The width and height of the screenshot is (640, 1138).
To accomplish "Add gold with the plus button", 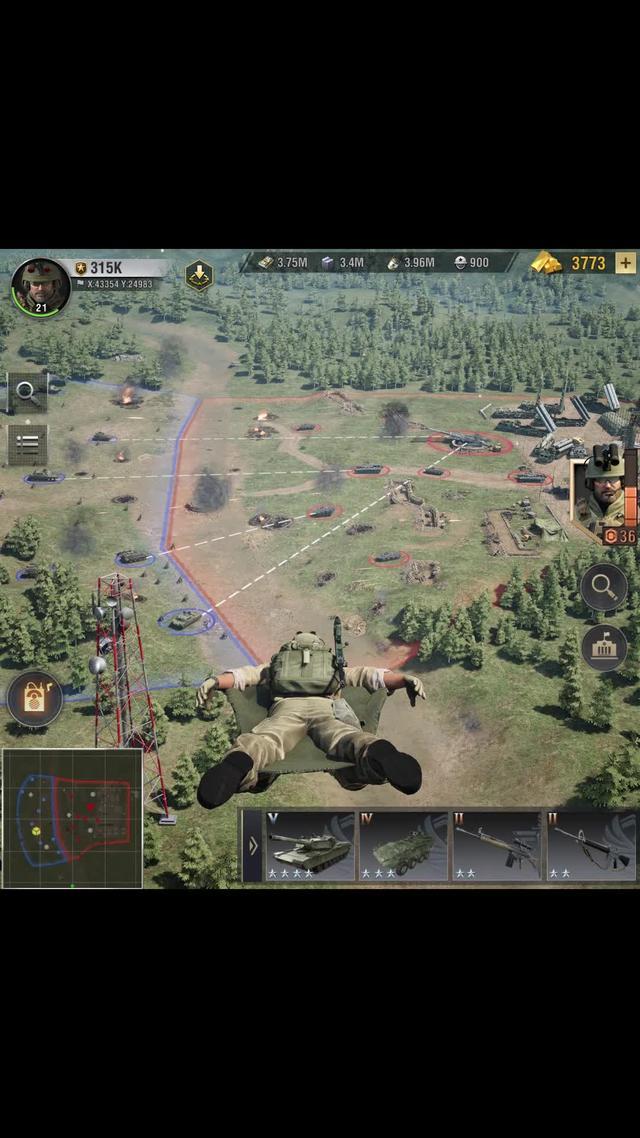I will tap(626, 263).
